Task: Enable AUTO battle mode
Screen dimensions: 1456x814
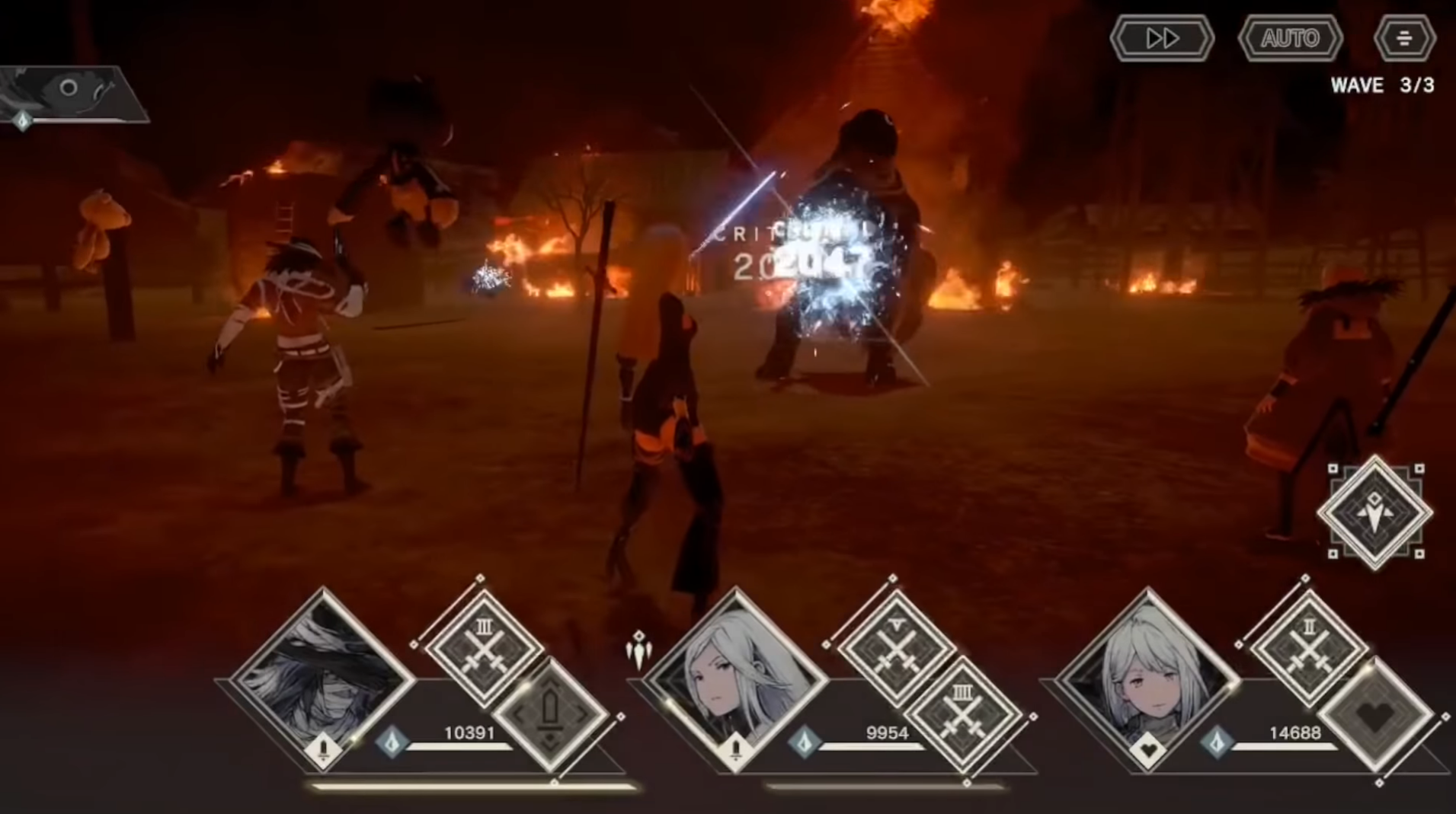Action: pos(1290,38)
